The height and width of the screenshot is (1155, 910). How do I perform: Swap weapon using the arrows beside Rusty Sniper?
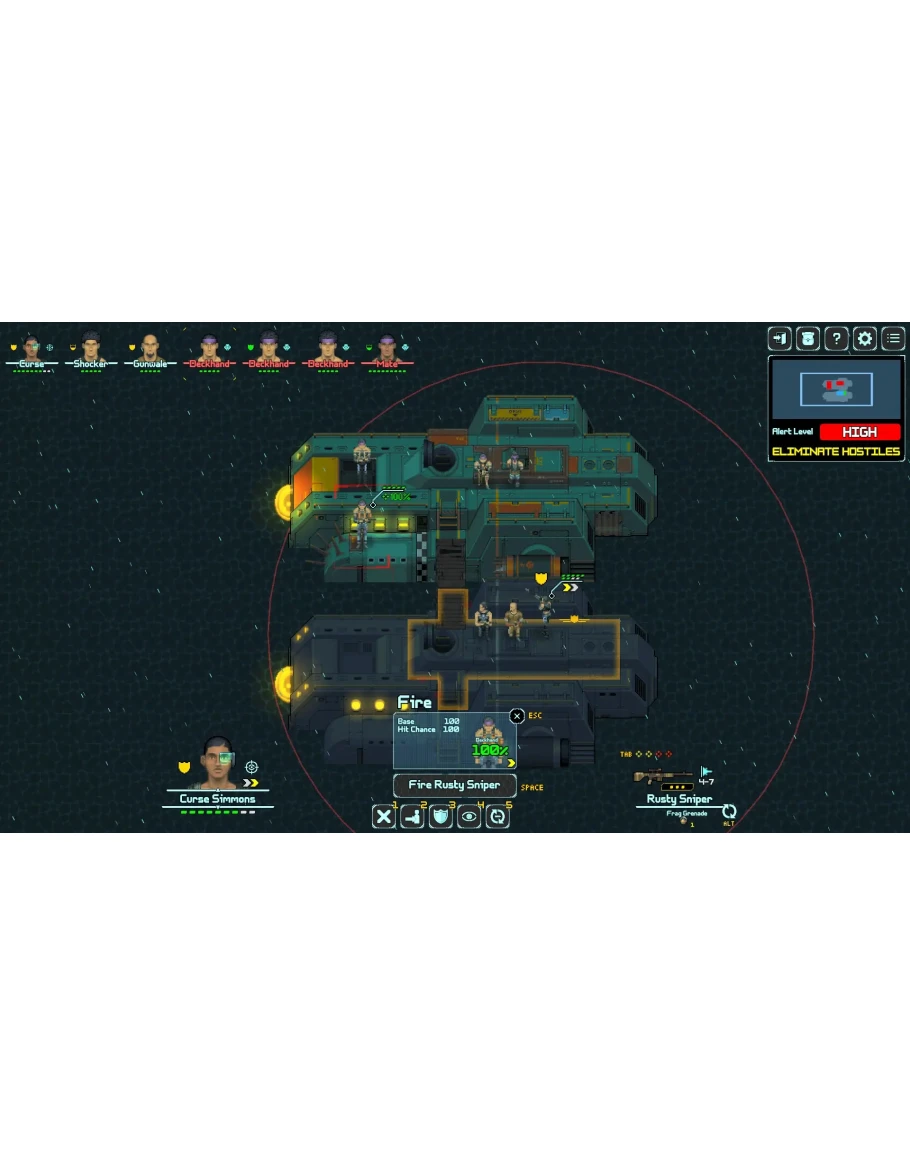pyautogui.click(x=729, y=811)
